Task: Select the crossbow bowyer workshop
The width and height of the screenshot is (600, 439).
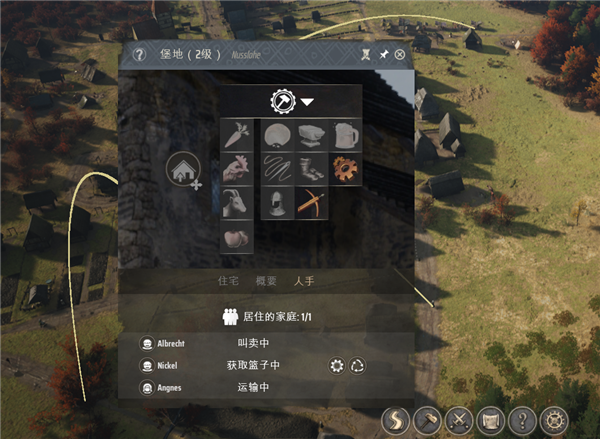Action: click(x=311, y=202)
